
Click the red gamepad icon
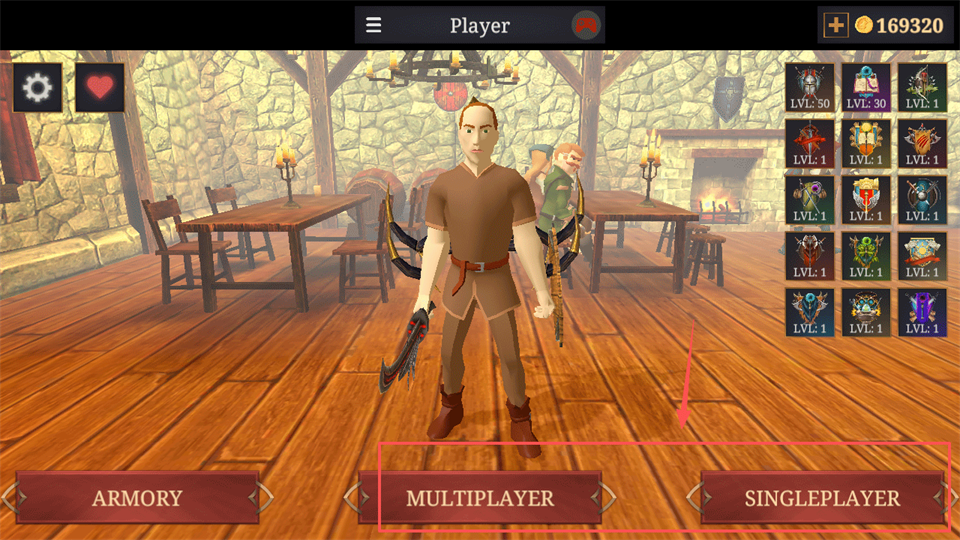point(585,25)
